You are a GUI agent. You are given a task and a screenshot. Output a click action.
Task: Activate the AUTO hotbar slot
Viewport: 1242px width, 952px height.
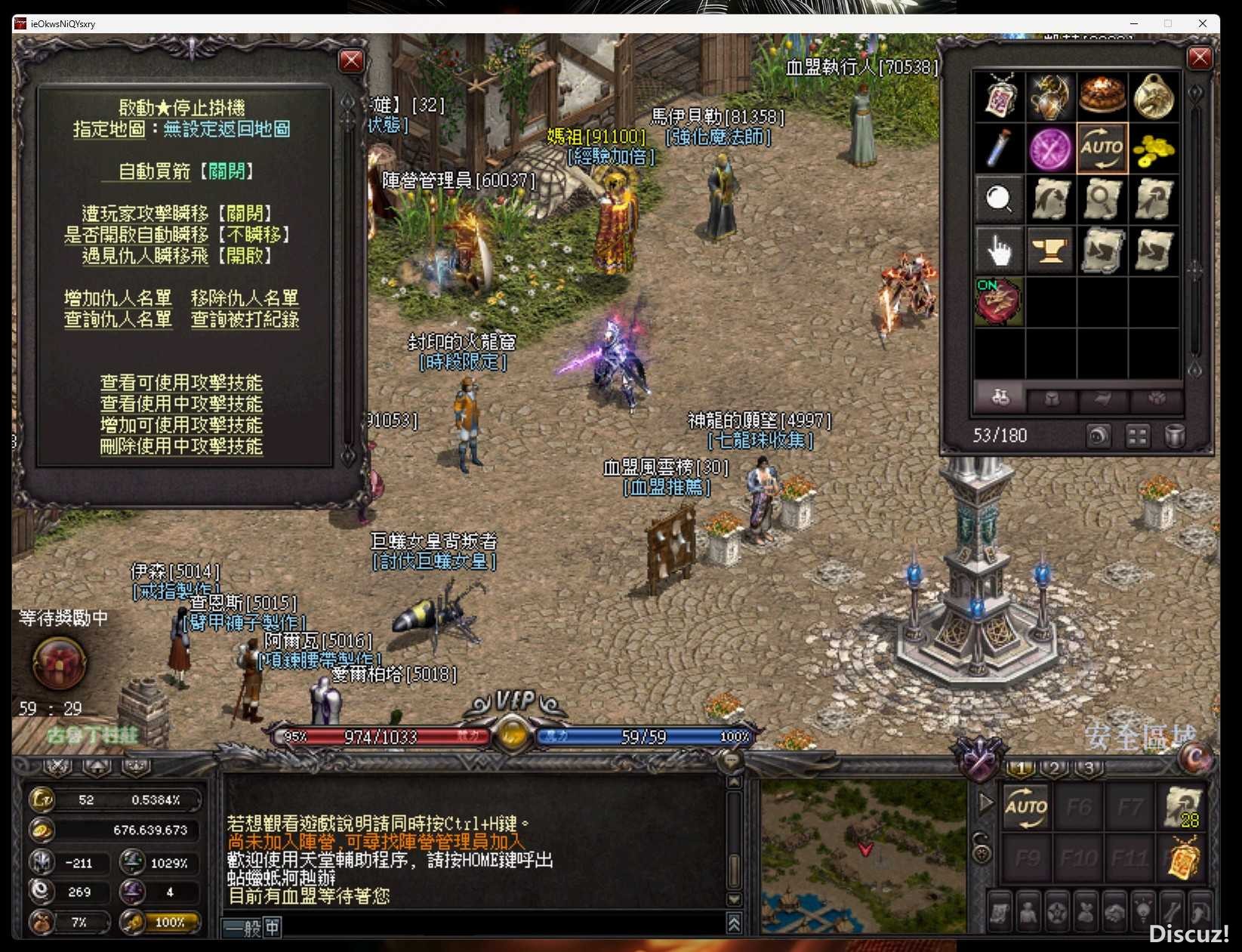click(x=1026, y=807)
